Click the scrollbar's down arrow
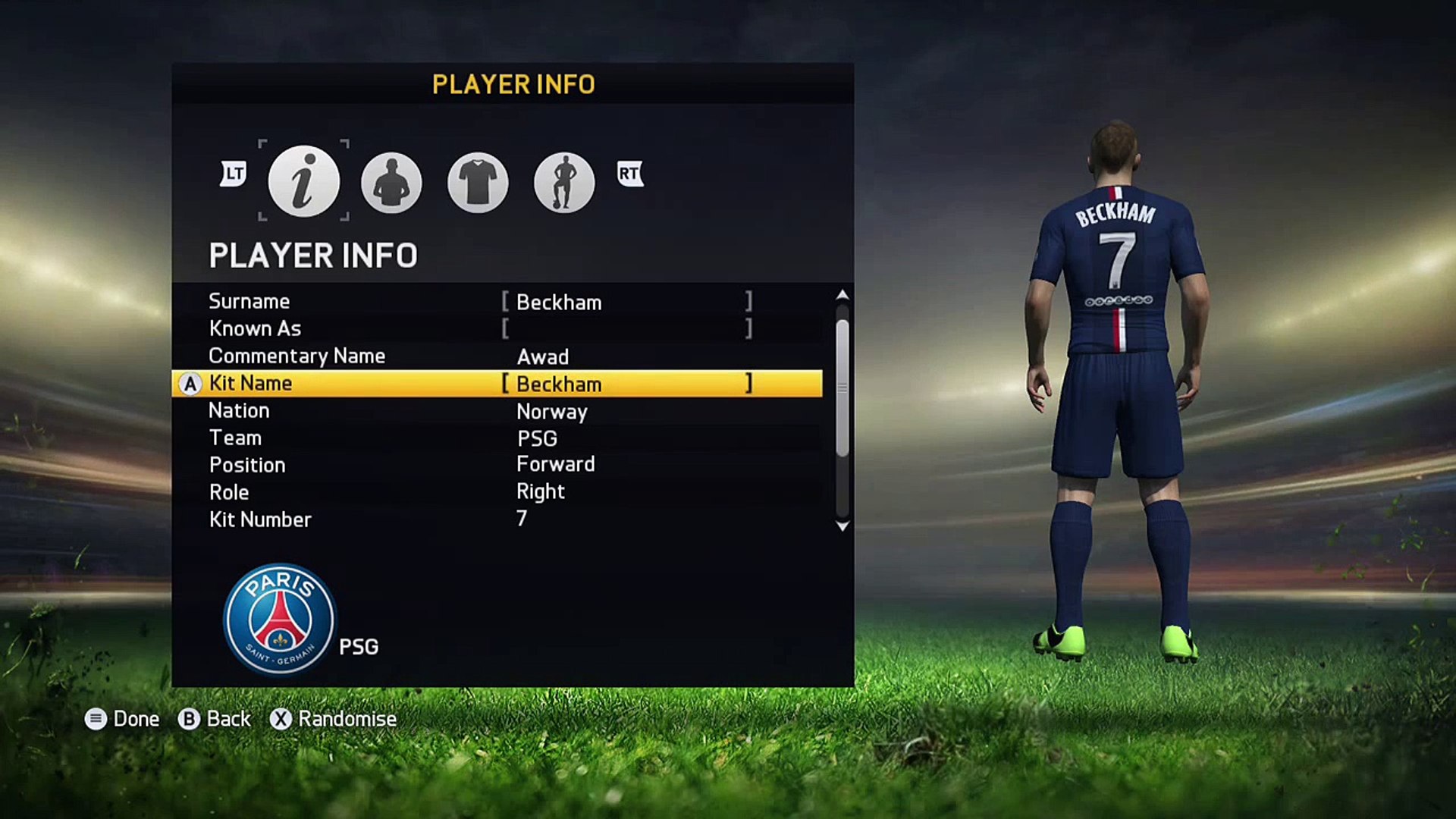The height and width of the screenshot is (819, 1456). 842,526
